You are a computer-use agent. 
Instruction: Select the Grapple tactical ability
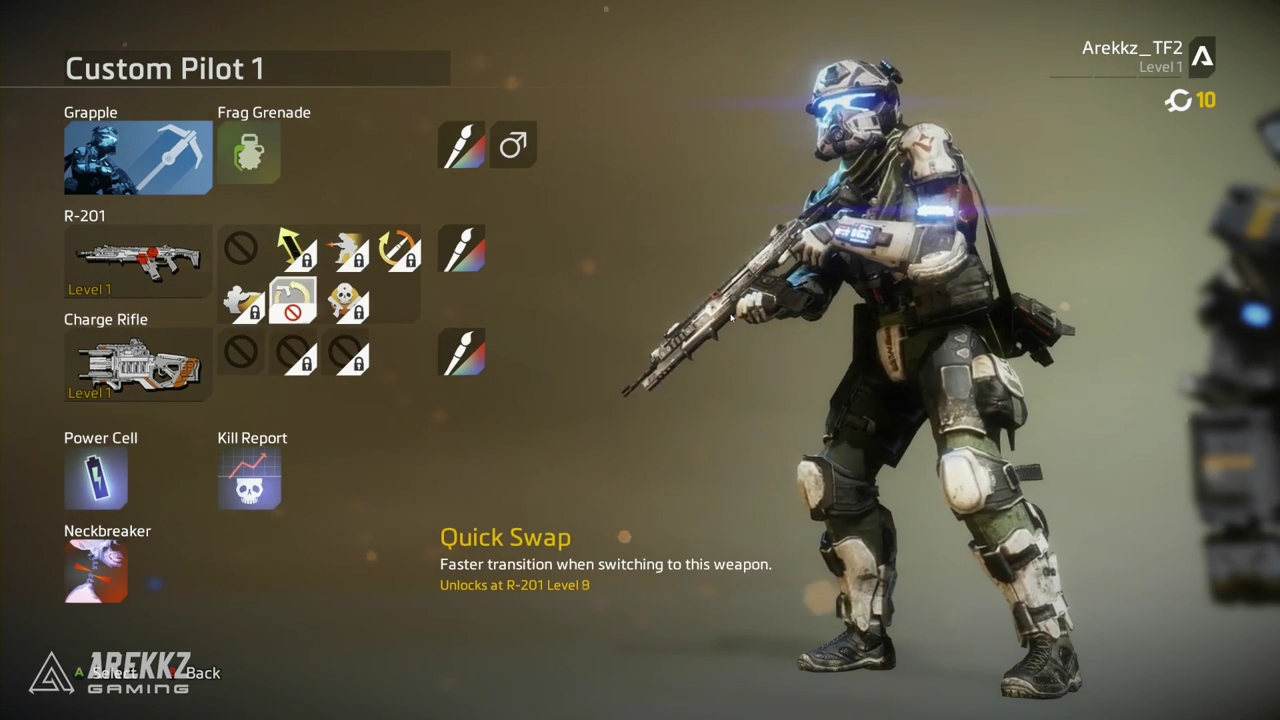(x=138, y=158)
